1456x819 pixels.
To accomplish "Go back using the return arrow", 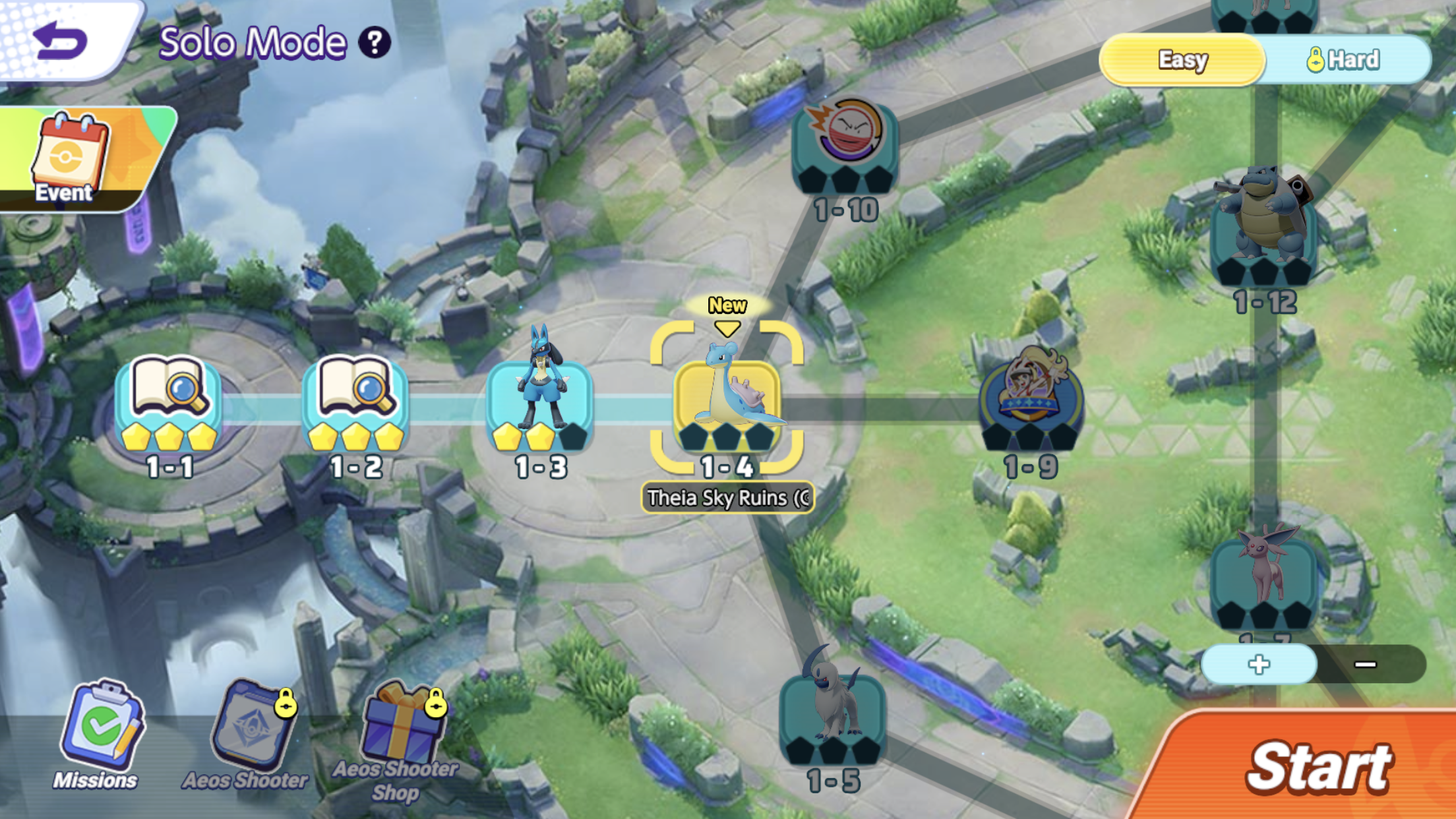I will 61,41.
